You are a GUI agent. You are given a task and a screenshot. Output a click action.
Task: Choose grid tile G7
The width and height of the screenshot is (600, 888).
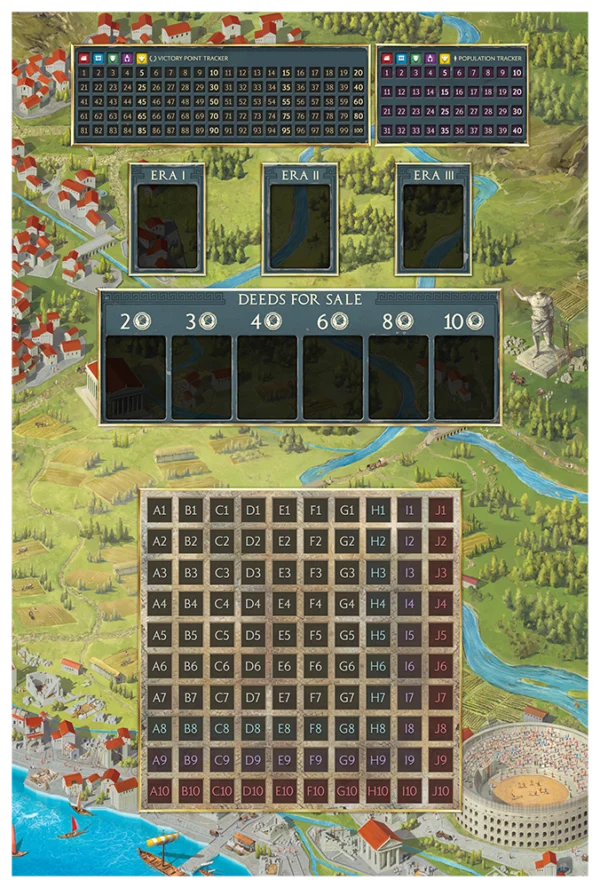coord(347,697)
